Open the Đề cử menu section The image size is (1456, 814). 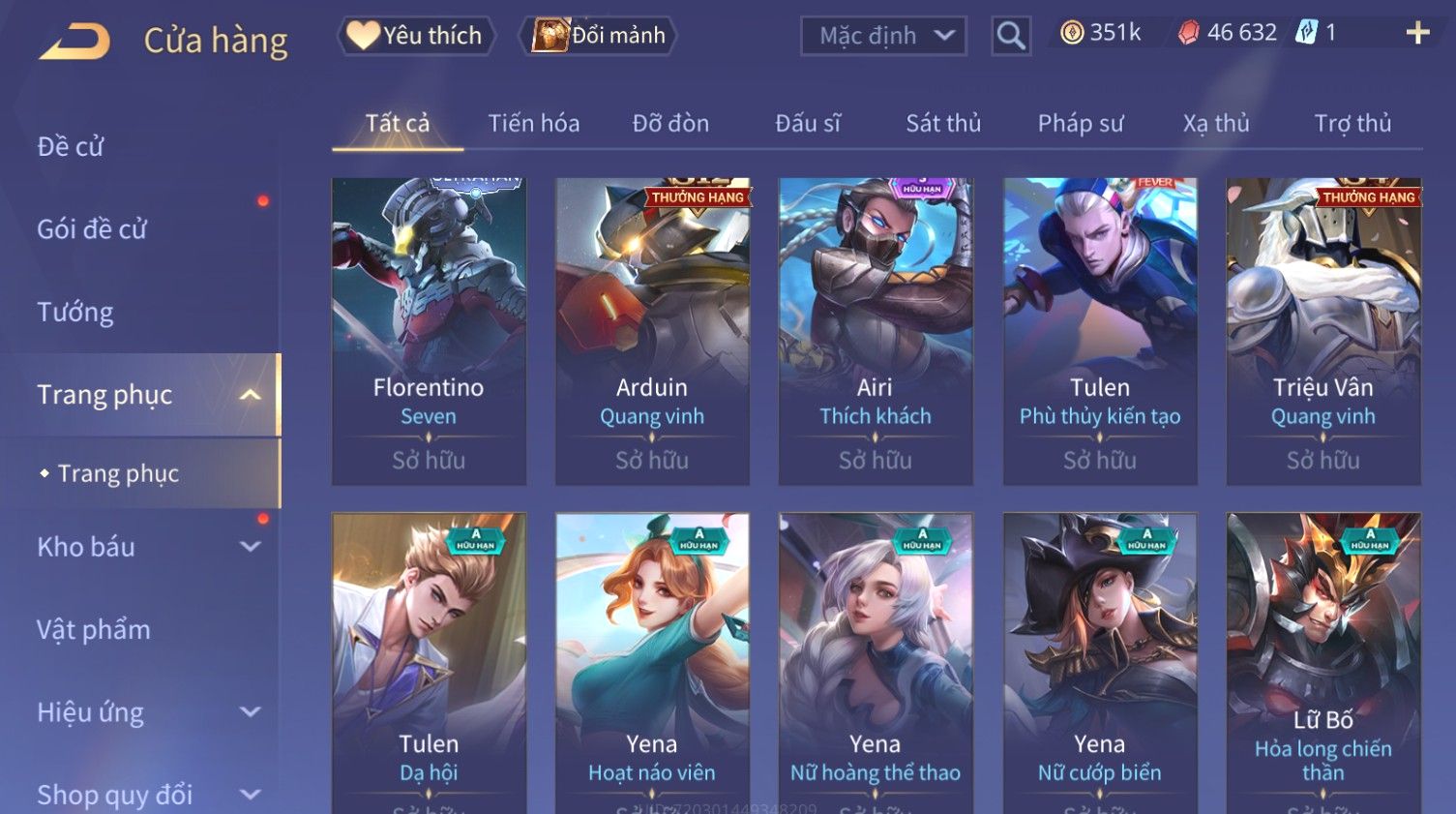click(71, 147)
